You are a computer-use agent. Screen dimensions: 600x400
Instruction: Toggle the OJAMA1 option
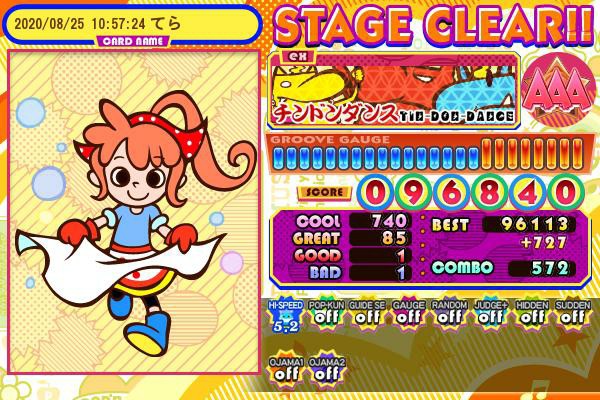click(285, 370)
